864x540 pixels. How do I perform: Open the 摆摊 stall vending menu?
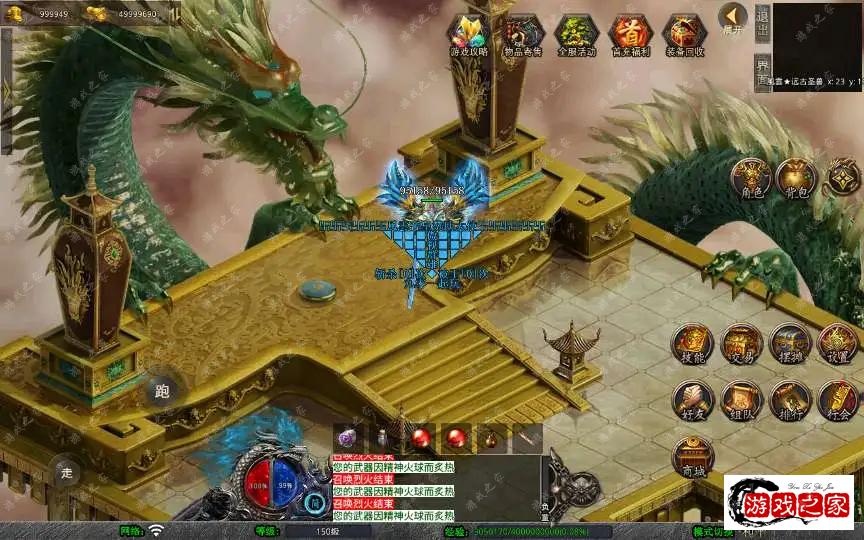(789, 343)
